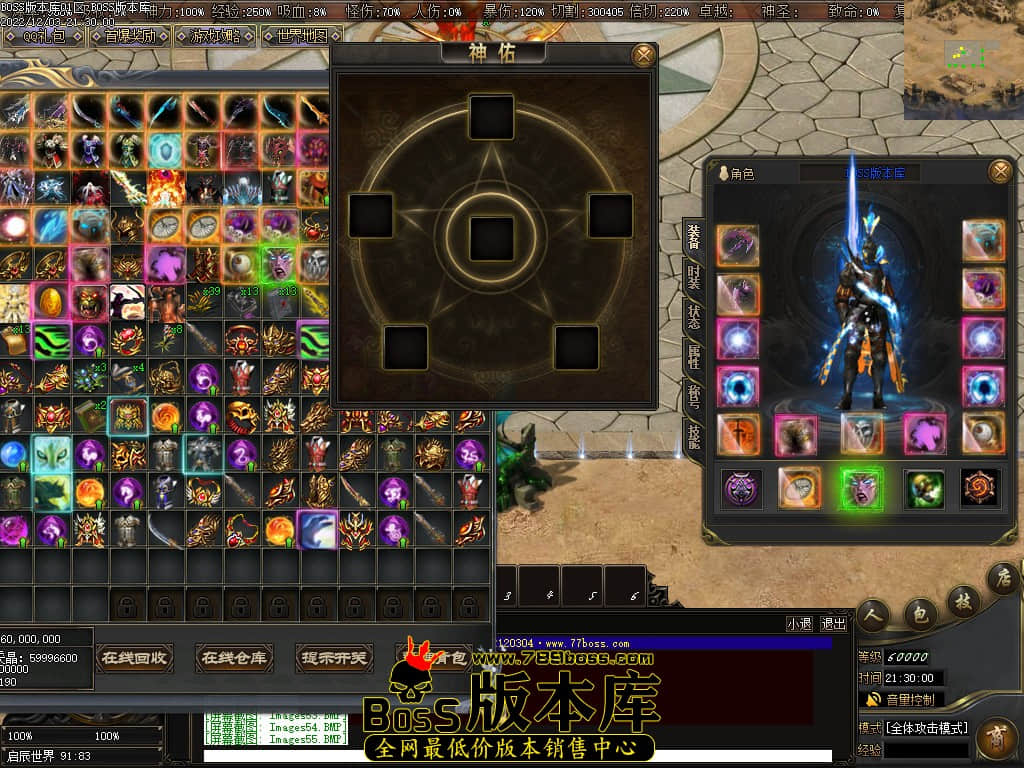This screenshot has height=768, width=1024.
Task: Open the 世界地图 world map
Action: point(294,36)
